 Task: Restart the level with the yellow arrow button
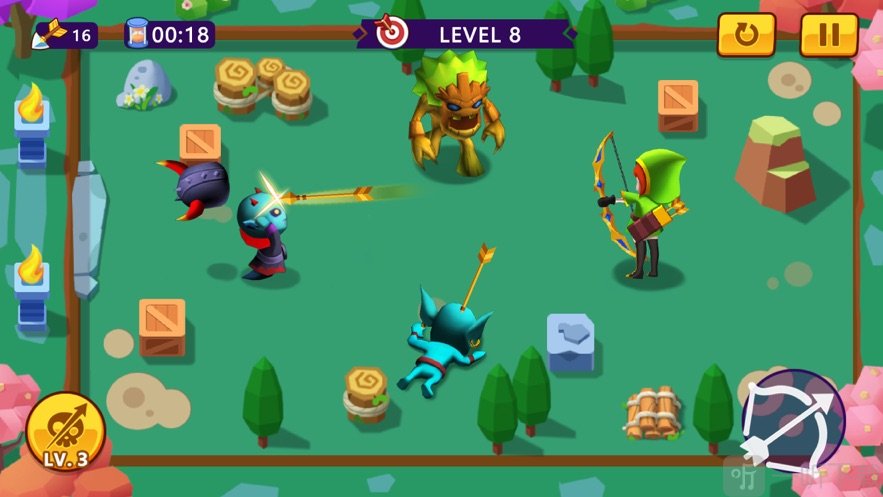pyautogui.click(x=746, y=35)
